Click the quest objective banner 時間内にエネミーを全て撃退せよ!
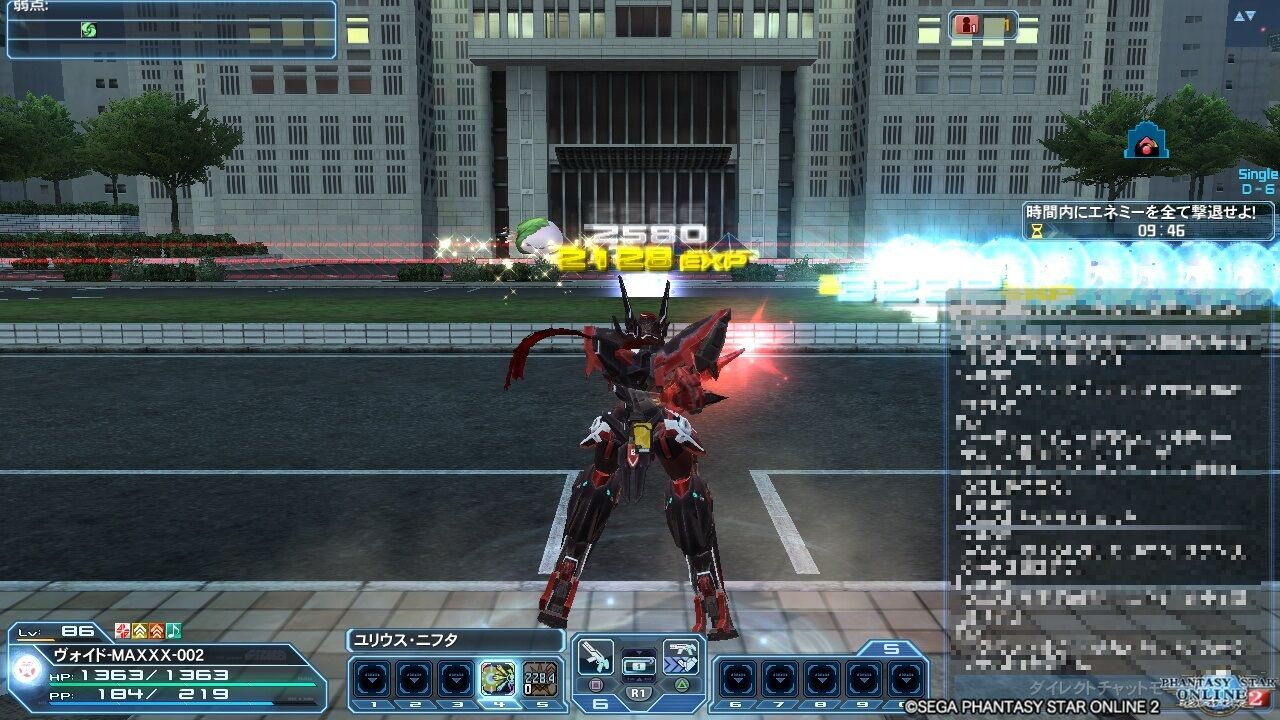 (1140, 212)
